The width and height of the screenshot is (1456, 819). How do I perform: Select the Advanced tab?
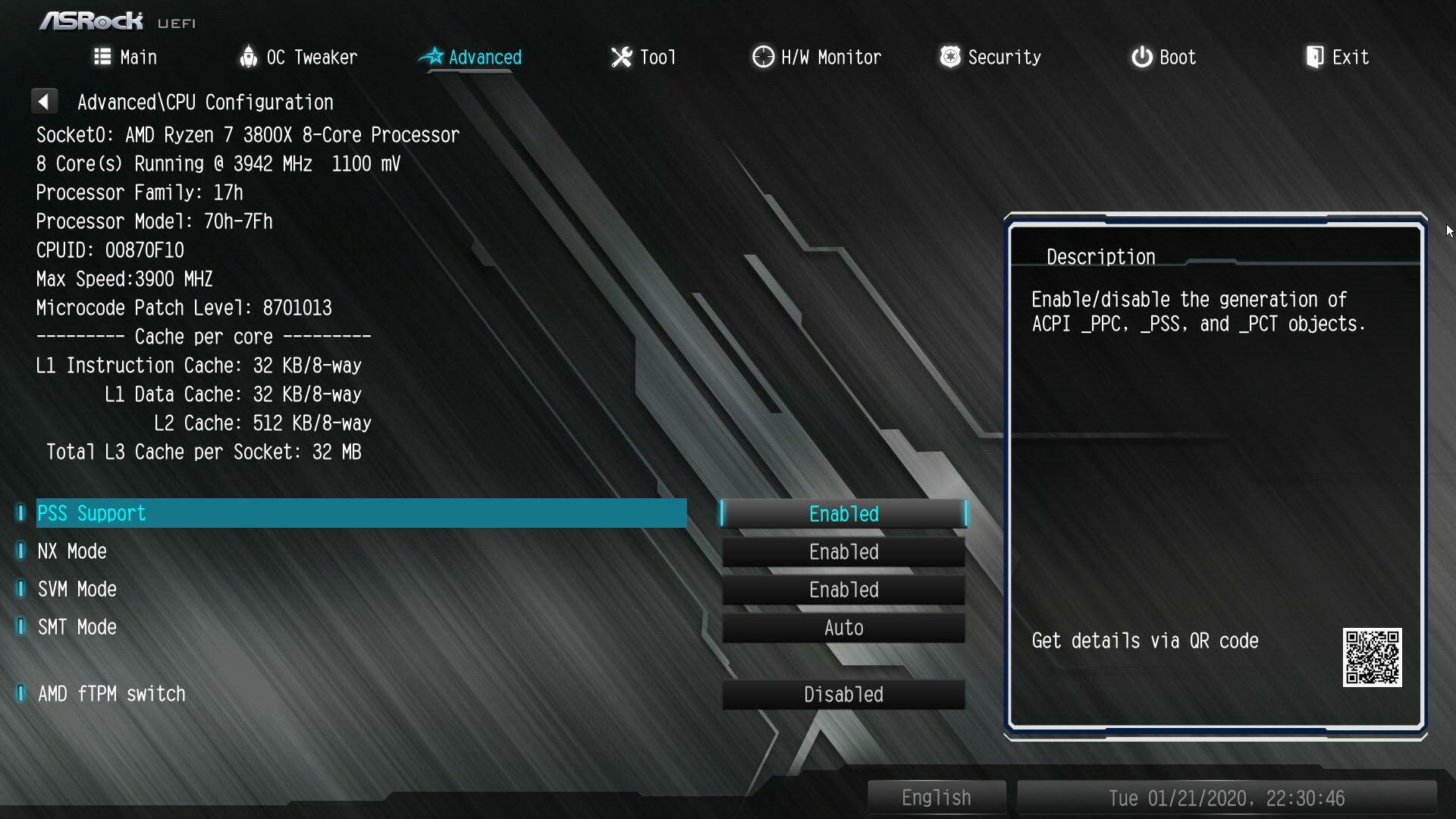pos(471,57)
